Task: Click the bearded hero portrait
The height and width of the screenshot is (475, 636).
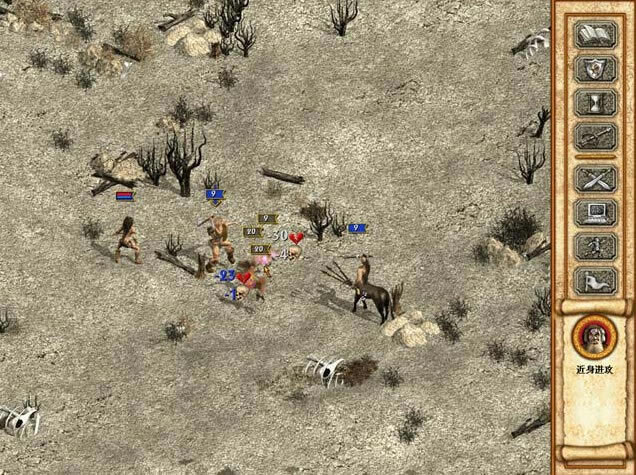Action: (x=594, y=336)
